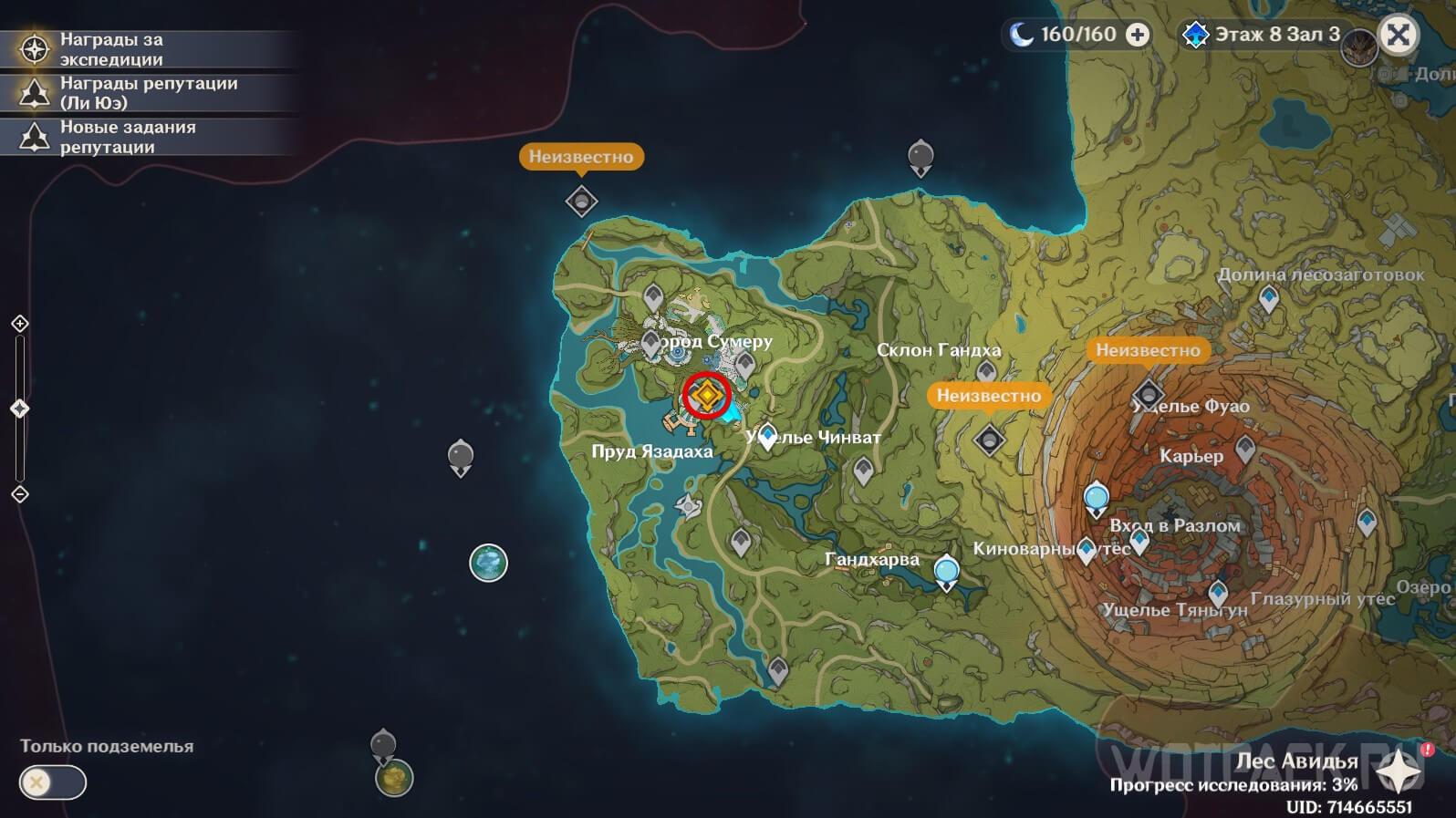
Task: Select the Statue of Seven near Гандхарва
Action: pyautogui.click(x=947, y=573)
